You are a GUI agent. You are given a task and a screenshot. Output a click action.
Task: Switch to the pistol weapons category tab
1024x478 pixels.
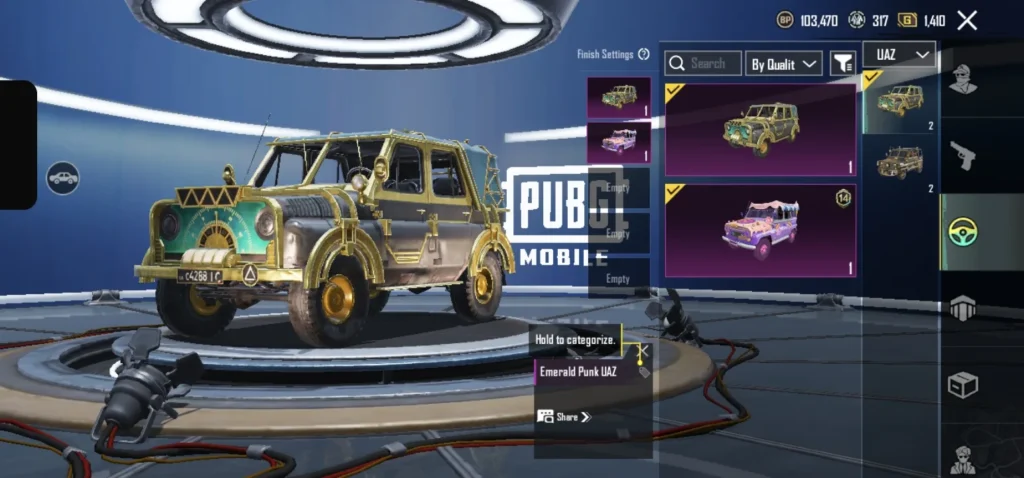click(x=962, y=155)
